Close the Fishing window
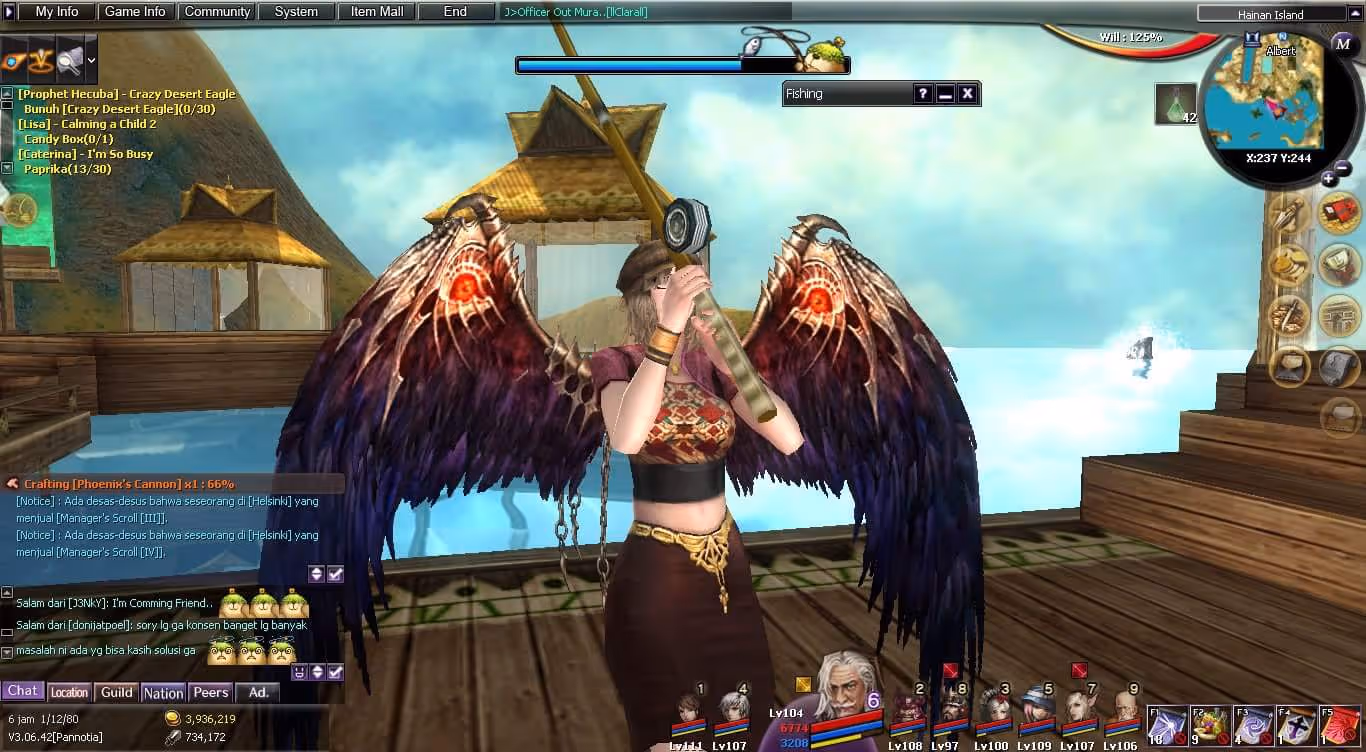Image resolution: width=1366 pixels, height=752 pixels. [967, 94]
